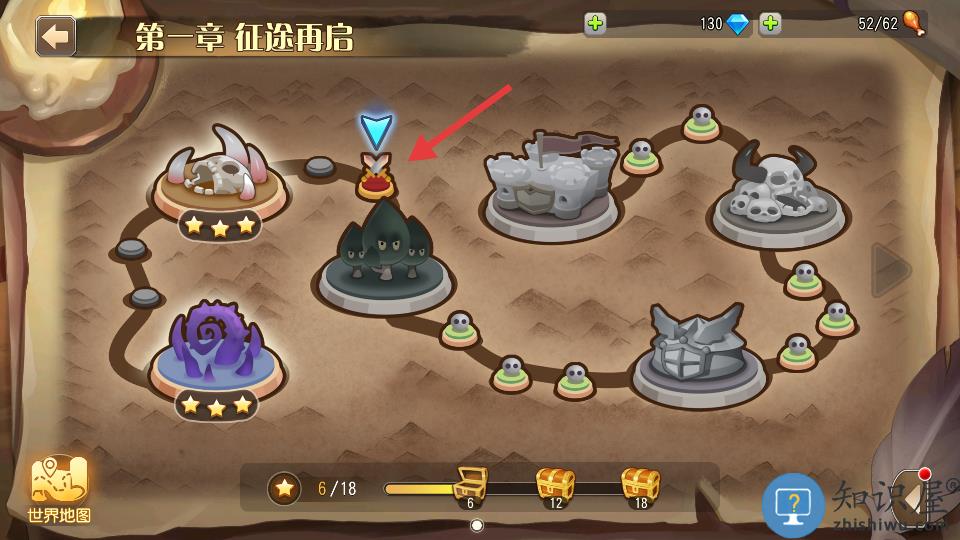Add more stamina next to the drumstick
The height and width of the screenshot is (540, 960).
pyautogui.click(x=770, y=24)
